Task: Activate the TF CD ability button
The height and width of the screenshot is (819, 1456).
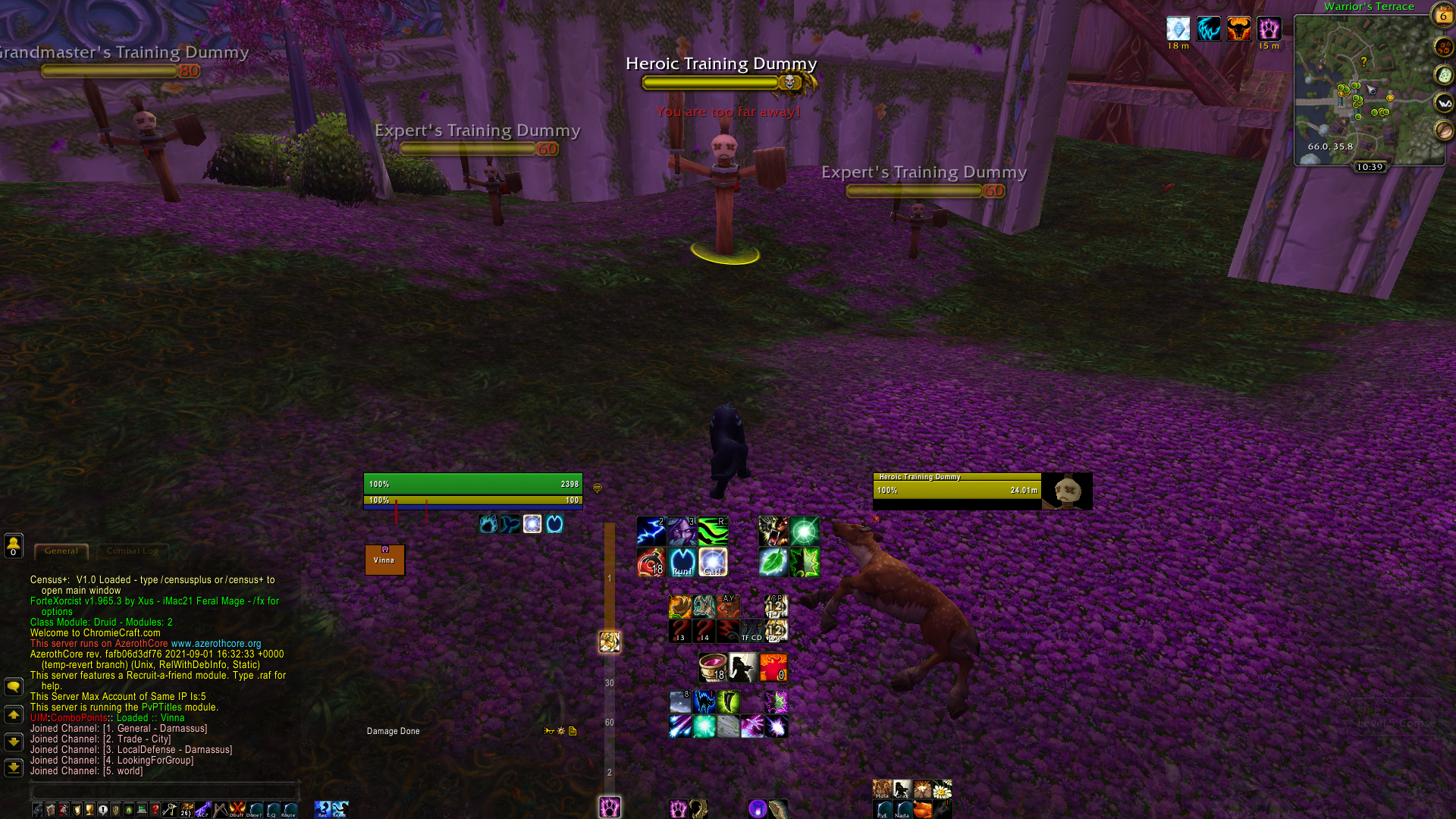Action: tap(752, 631)
